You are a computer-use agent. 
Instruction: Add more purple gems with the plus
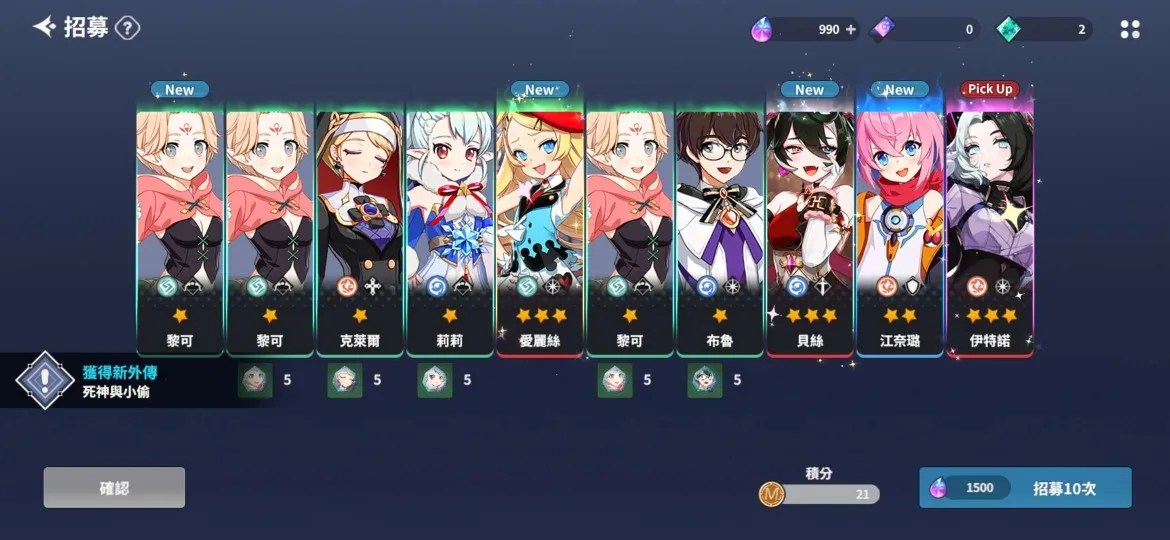[852, 30]
